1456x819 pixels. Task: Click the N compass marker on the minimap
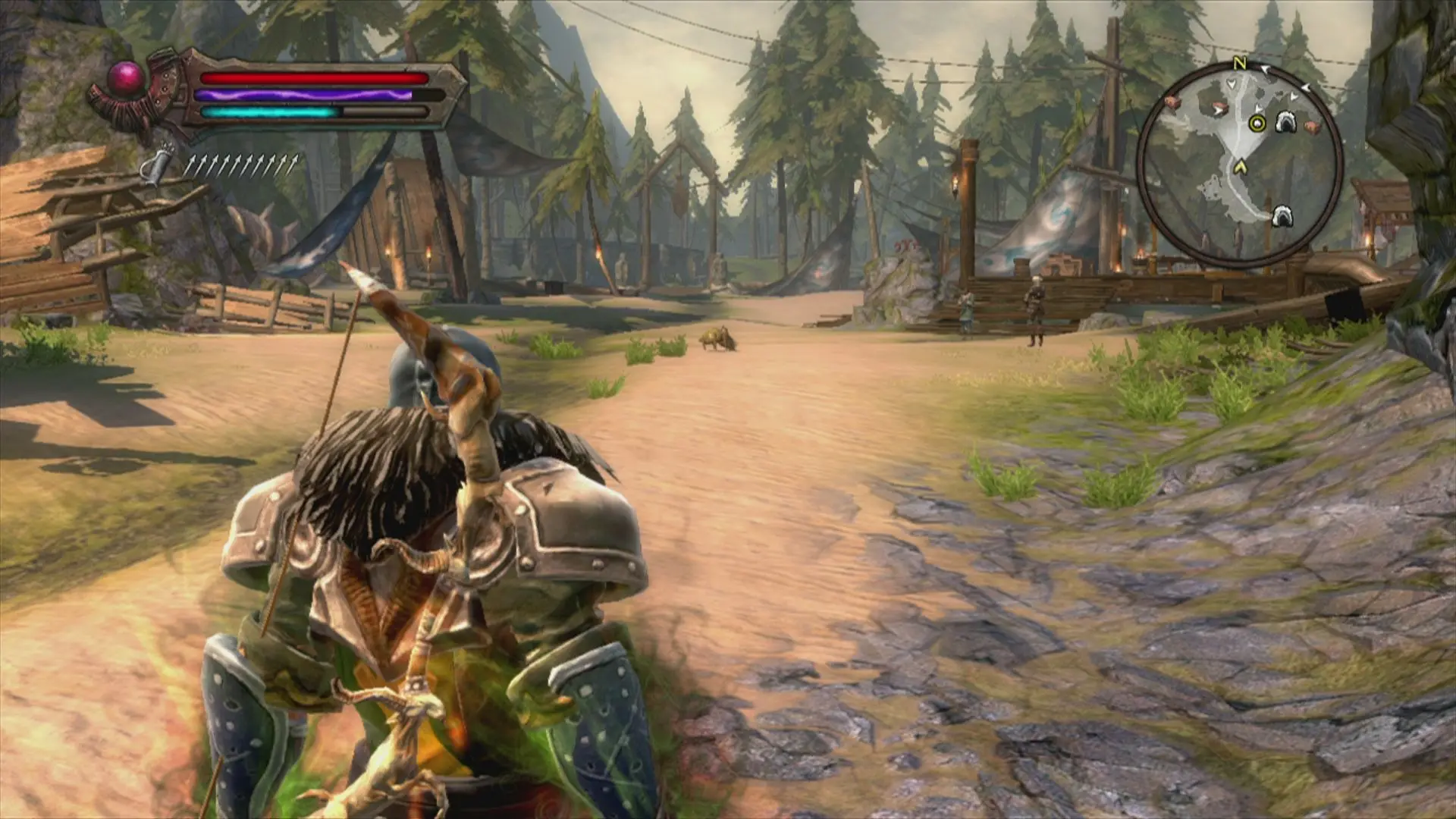1240,64
